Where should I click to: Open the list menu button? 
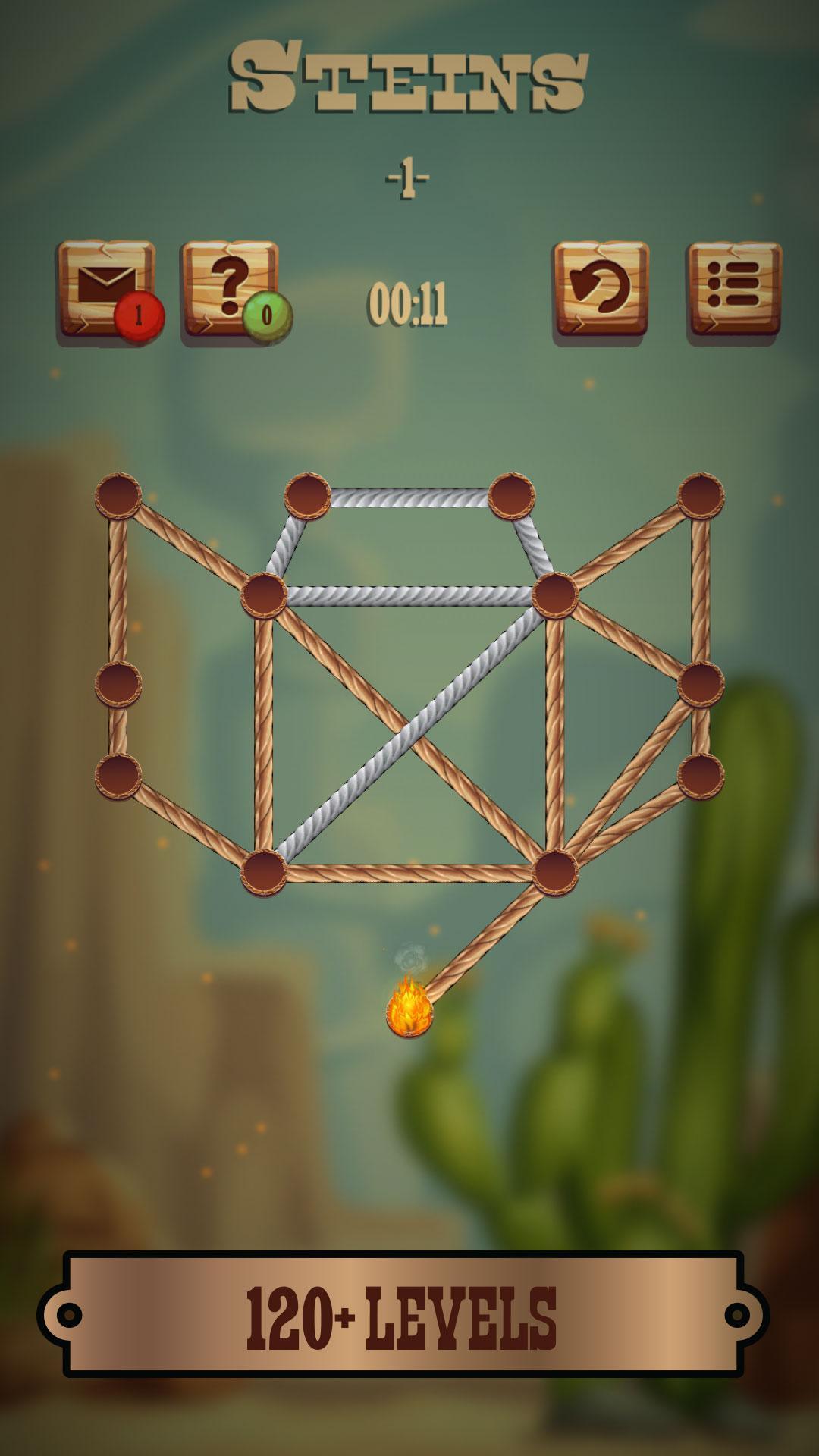click(x=734, y=289)
